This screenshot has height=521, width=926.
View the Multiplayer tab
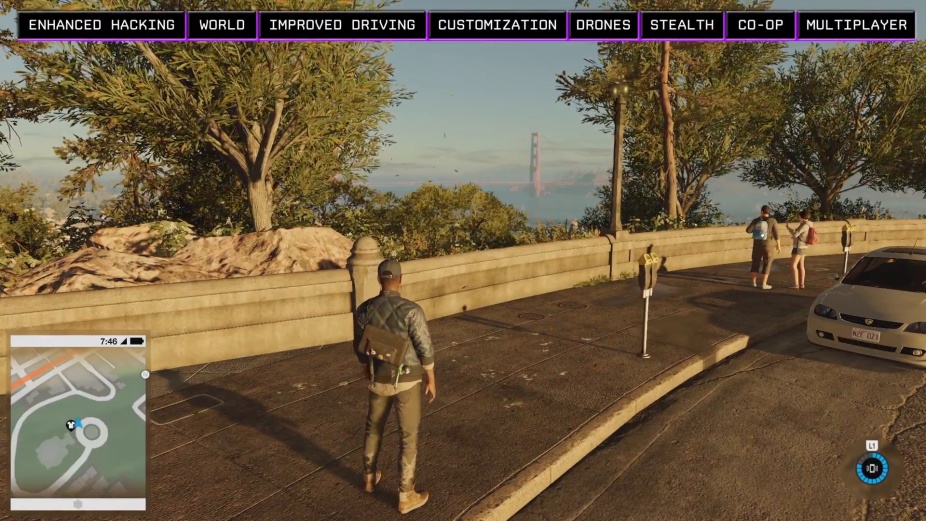(857, 25)
